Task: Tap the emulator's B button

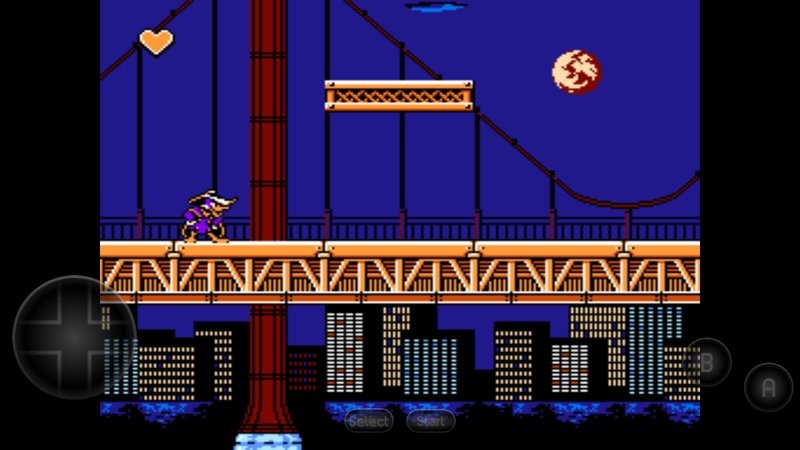Action: tap(707, 363)
